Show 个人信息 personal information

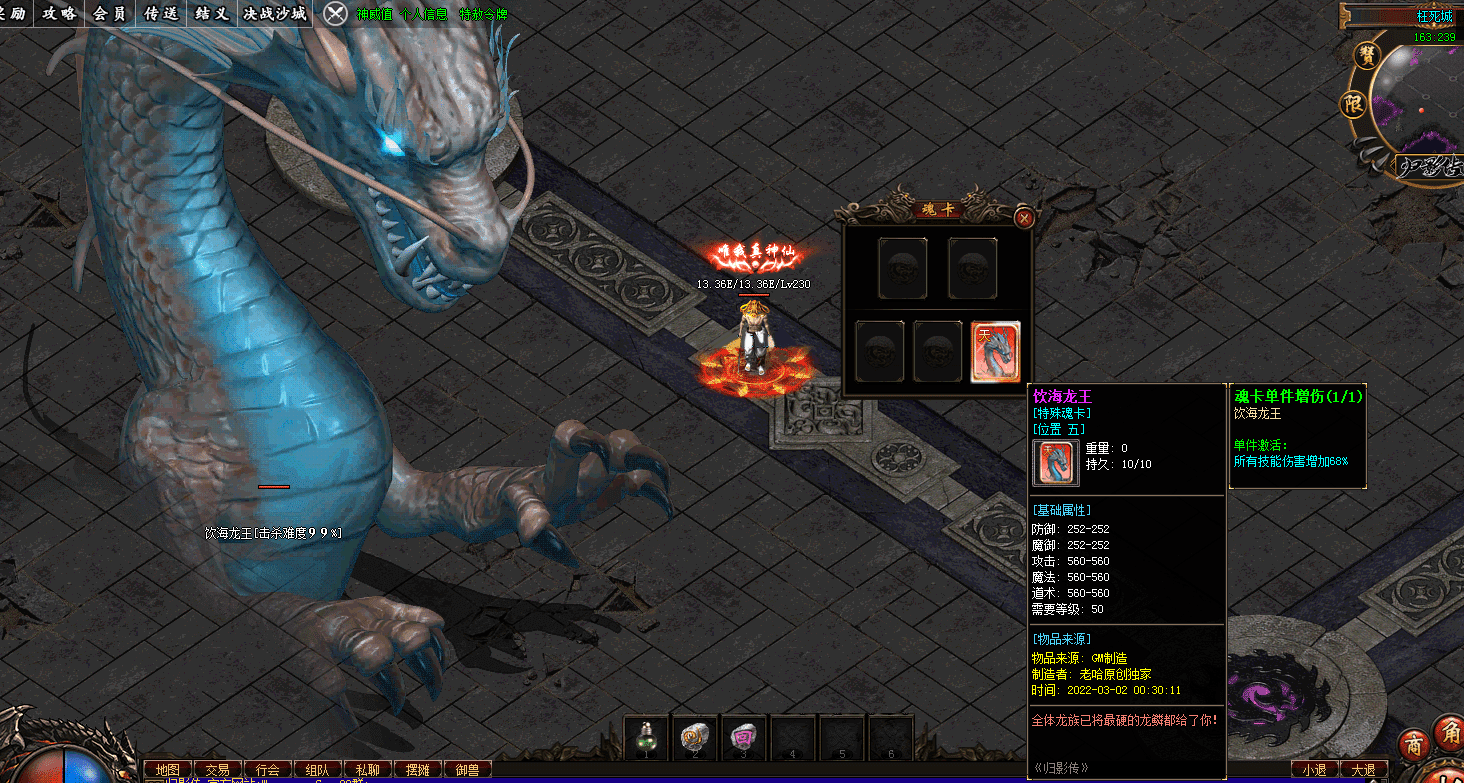pyautogui.click(x=423, y=14)
